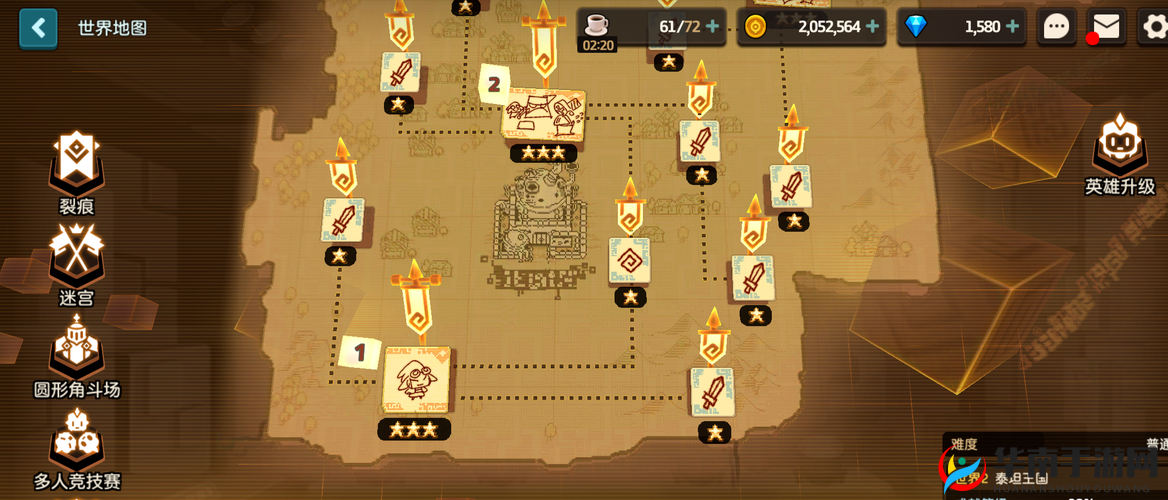Add more coffee stamina with plus

coord(713,27)
